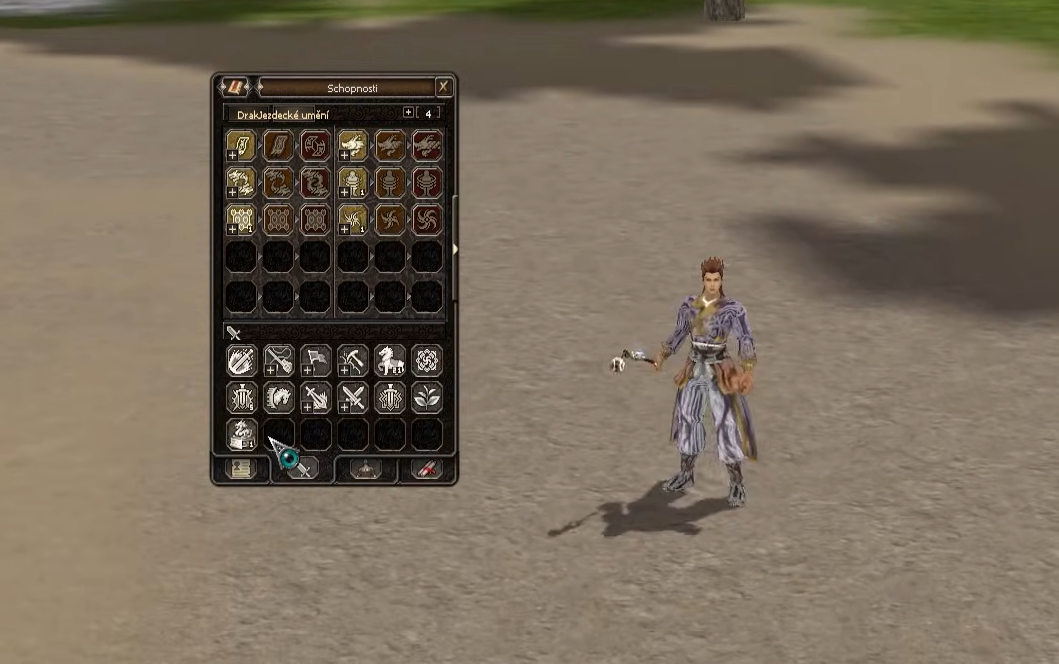The image size is (1059, 664).
Task: Choose the gold scroll skill in the first row
Action: (241, 145)
